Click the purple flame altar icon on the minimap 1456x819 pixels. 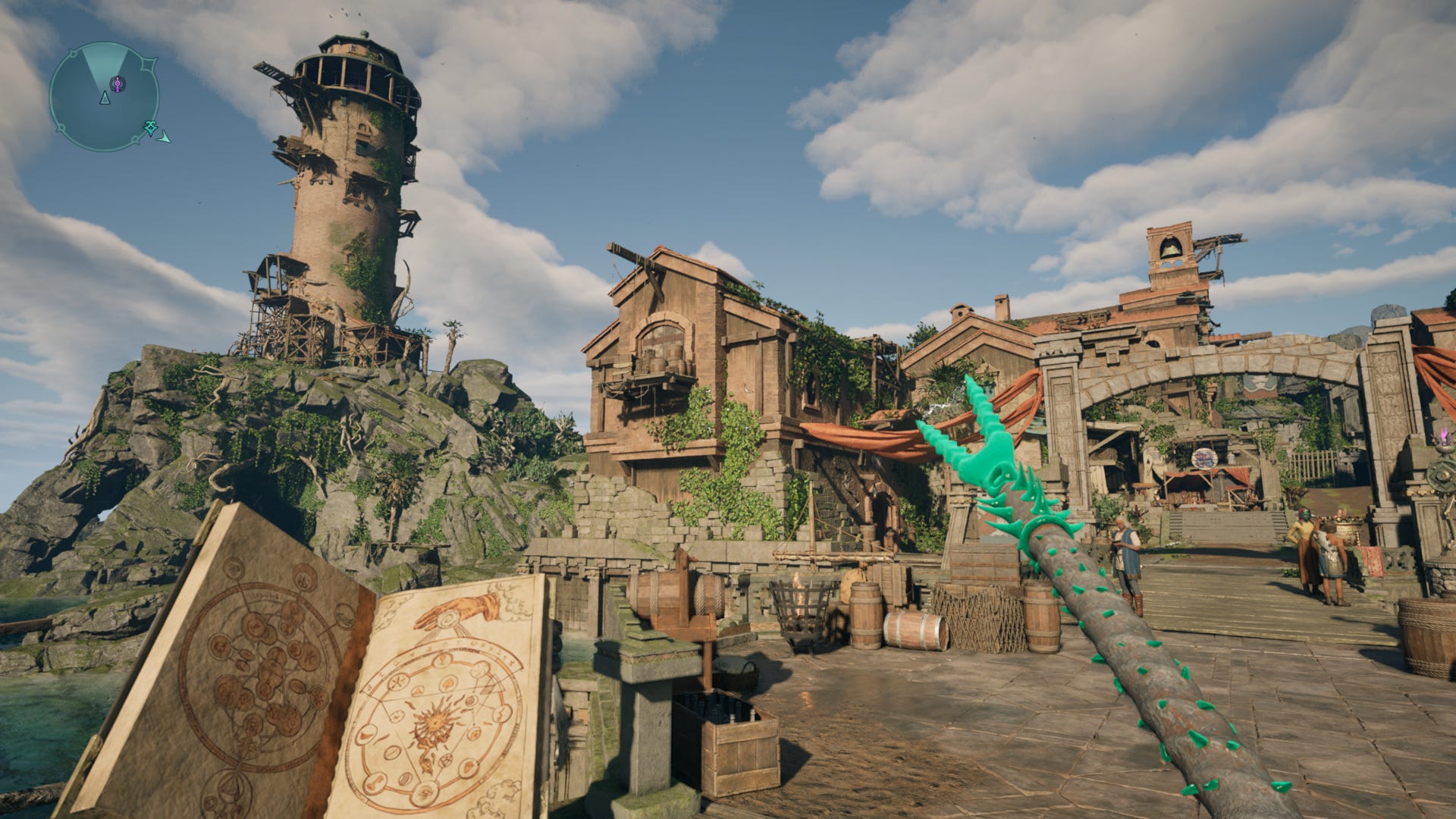click(x=118, y=84)
